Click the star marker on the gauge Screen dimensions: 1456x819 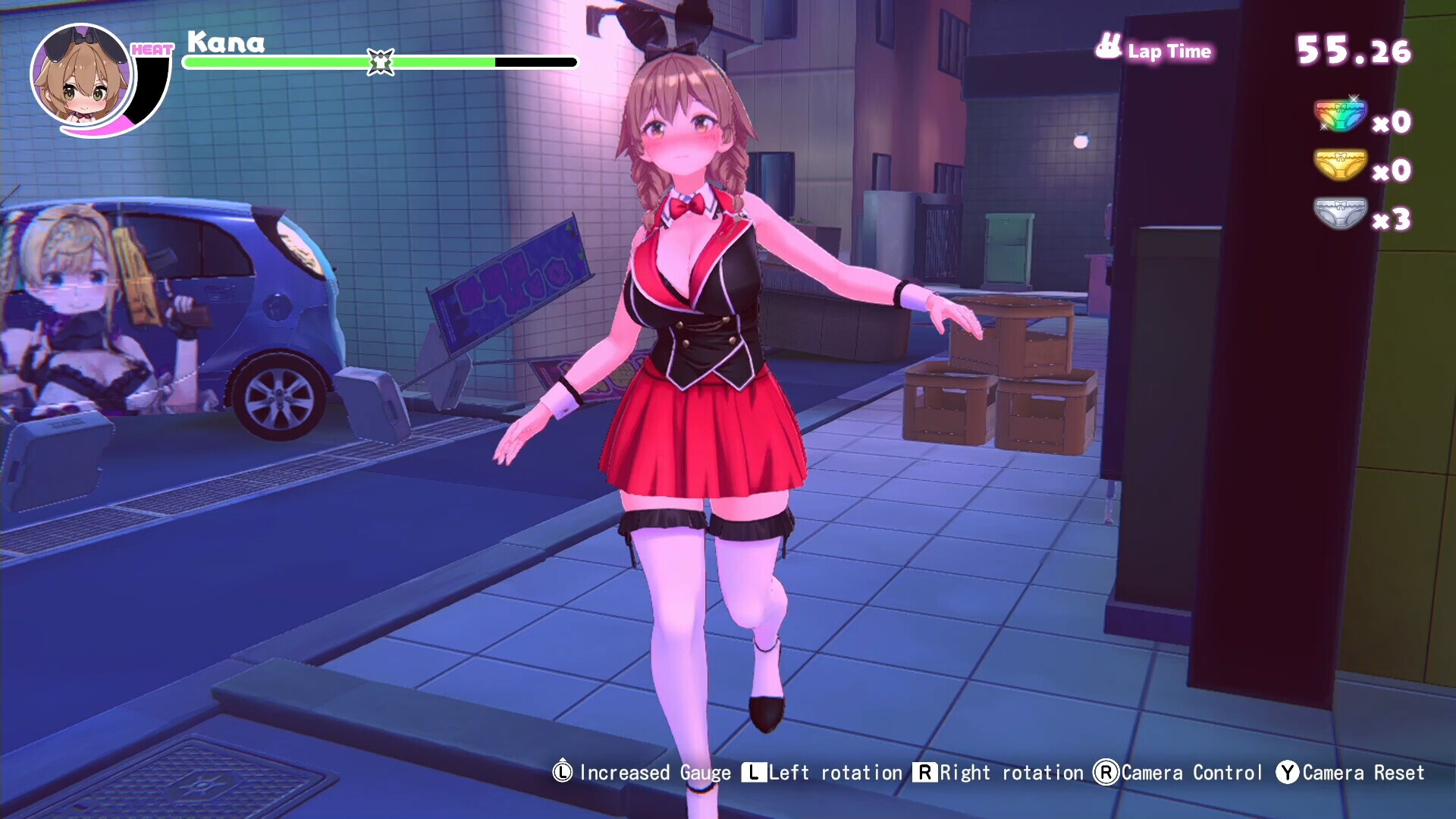(379, 61)
